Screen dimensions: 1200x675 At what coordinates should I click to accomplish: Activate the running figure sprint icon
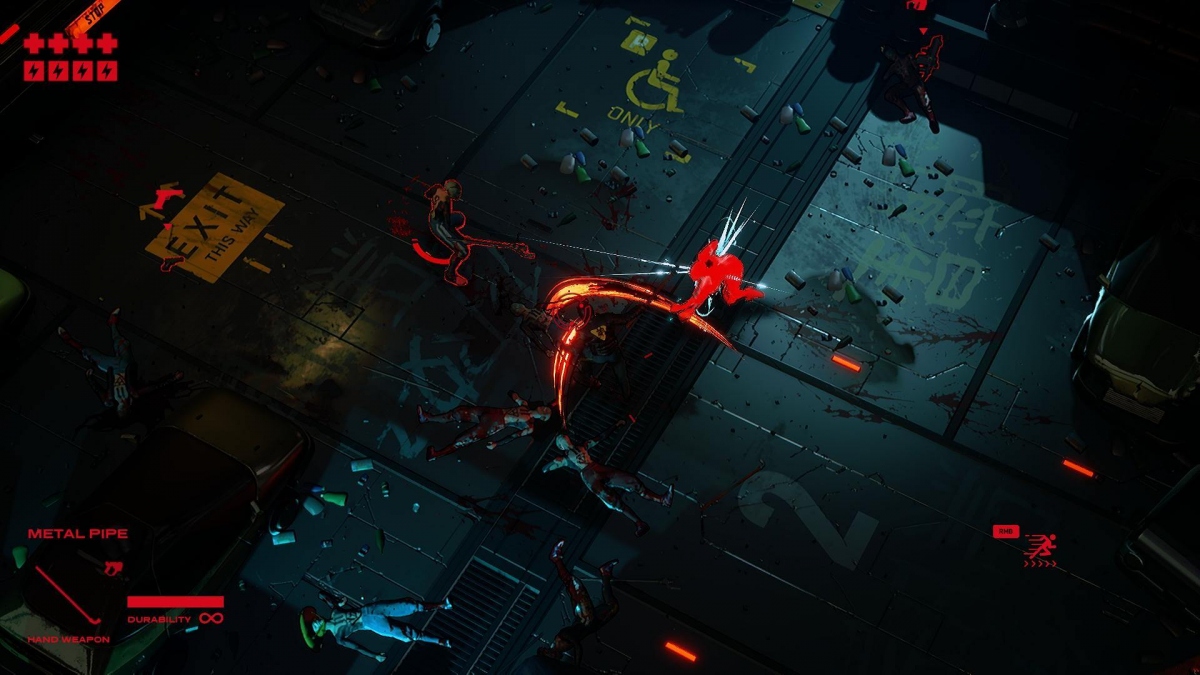(x=1041, y=547)
